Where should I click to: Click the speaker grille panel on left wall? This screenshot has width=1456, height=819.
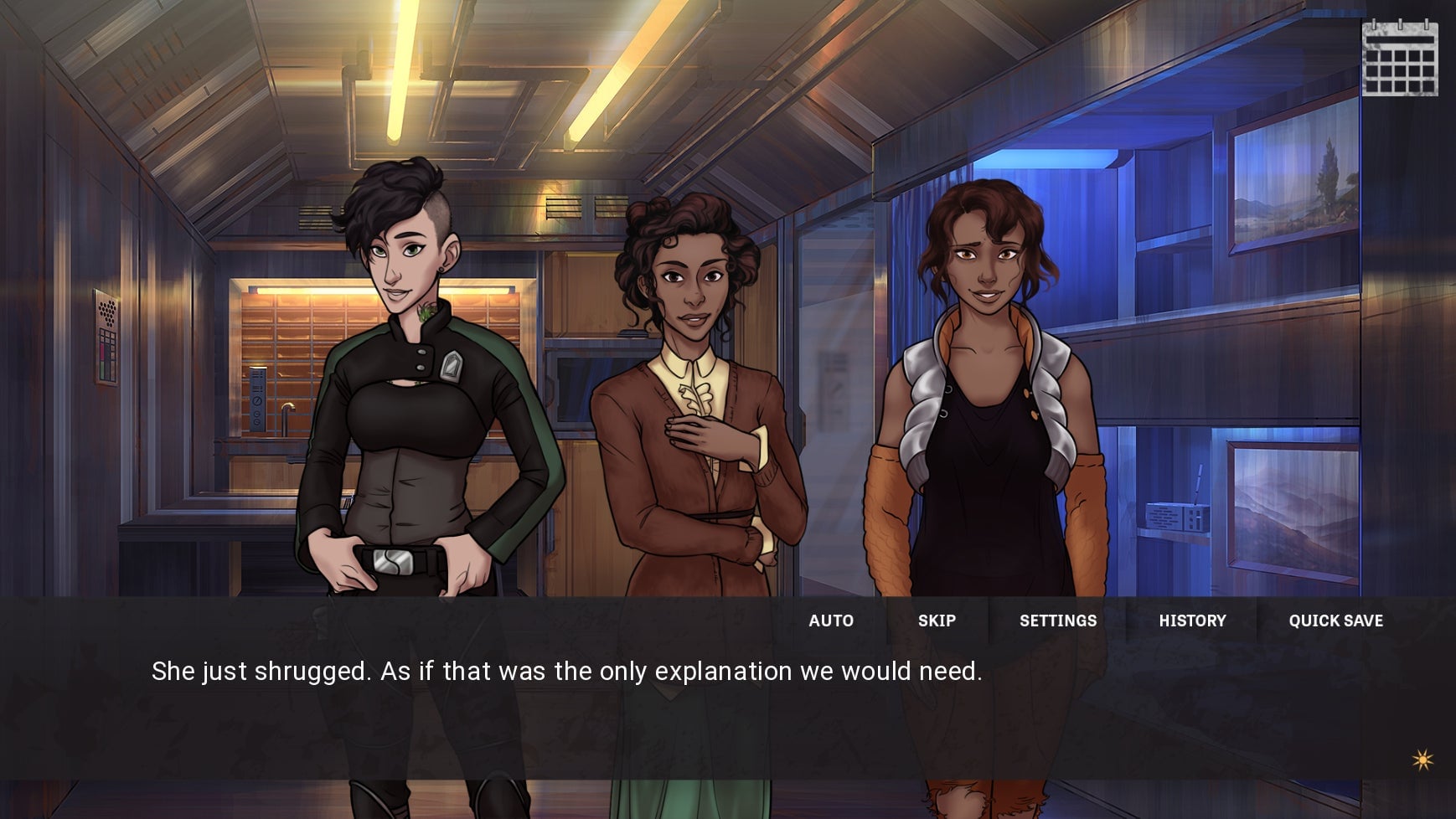[x=106, y=311]
